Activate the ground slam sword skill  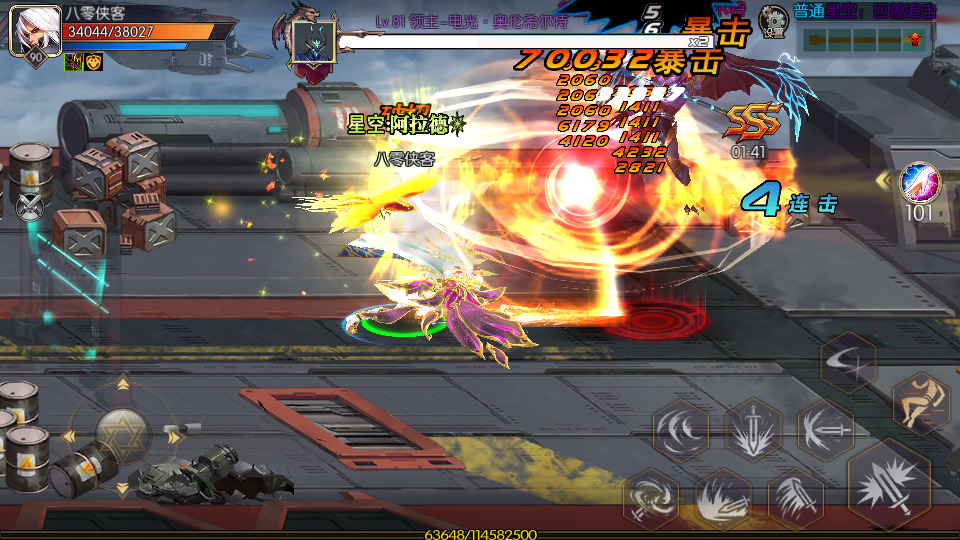point(722,498)
